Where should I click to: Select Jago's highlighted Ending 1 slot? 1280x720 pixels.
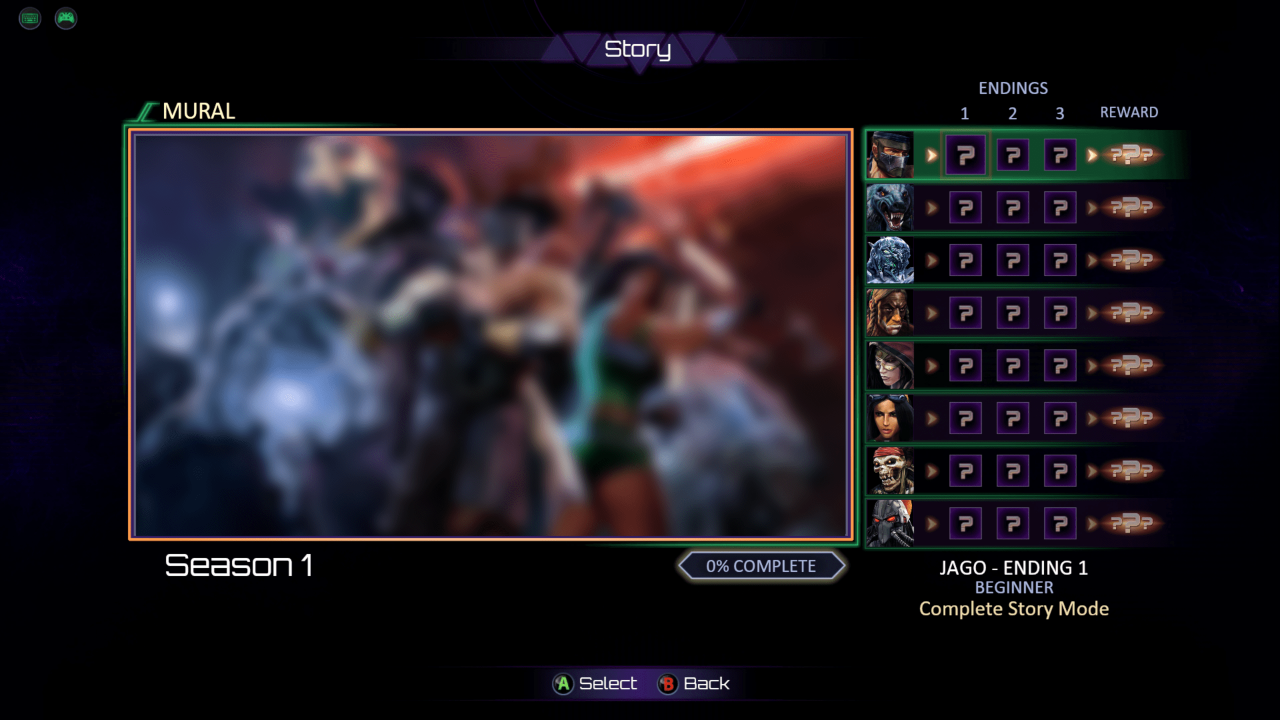coord(965,155)
